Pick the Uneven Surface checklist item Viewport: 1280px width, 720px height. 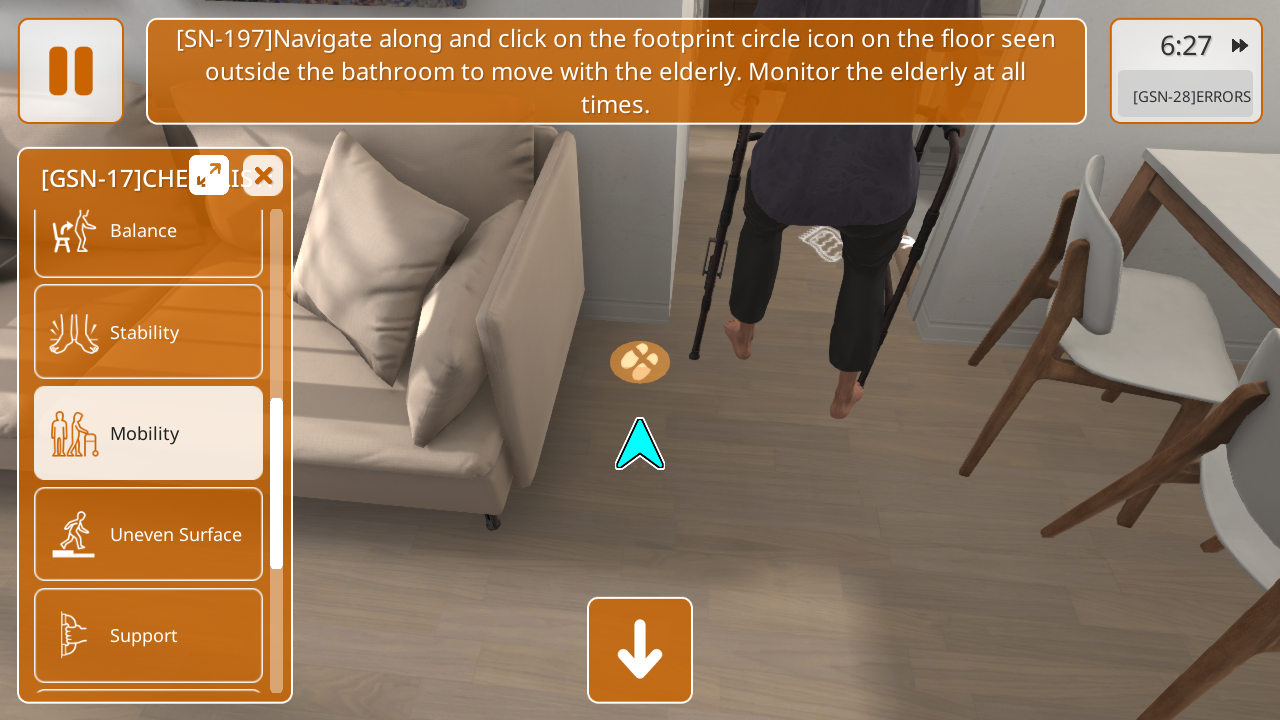click(148, 534)
